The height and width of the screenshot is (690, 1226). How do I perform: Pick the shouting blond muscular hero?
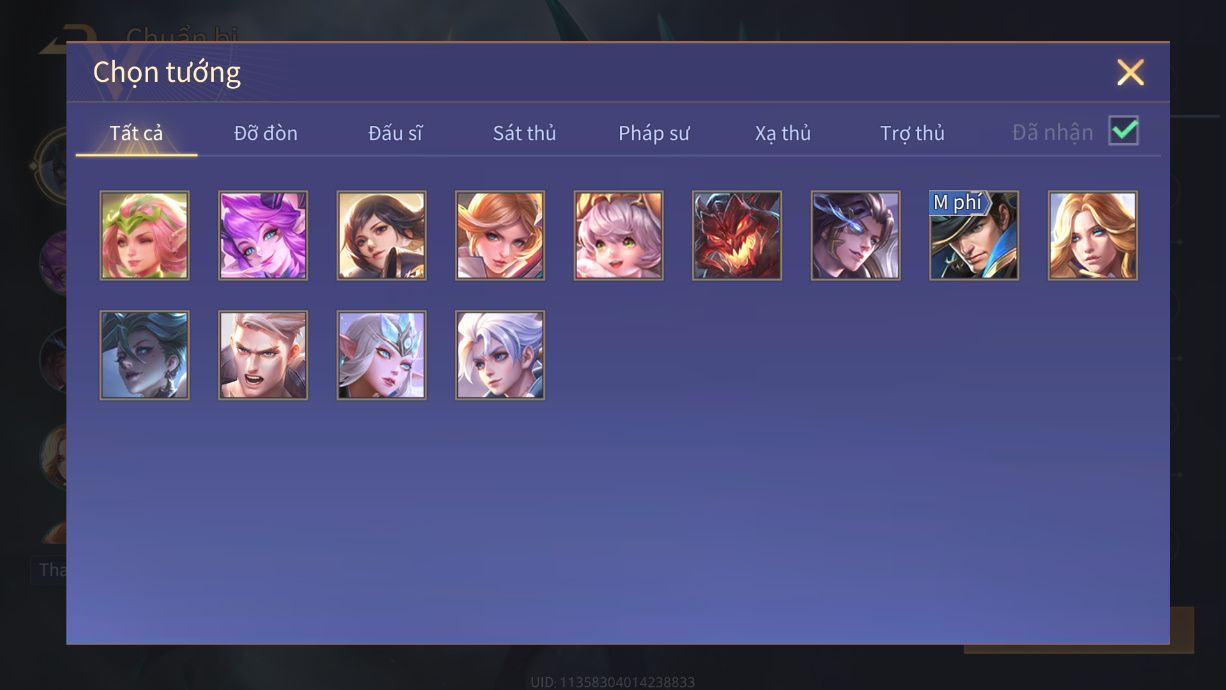pos(263,355)
